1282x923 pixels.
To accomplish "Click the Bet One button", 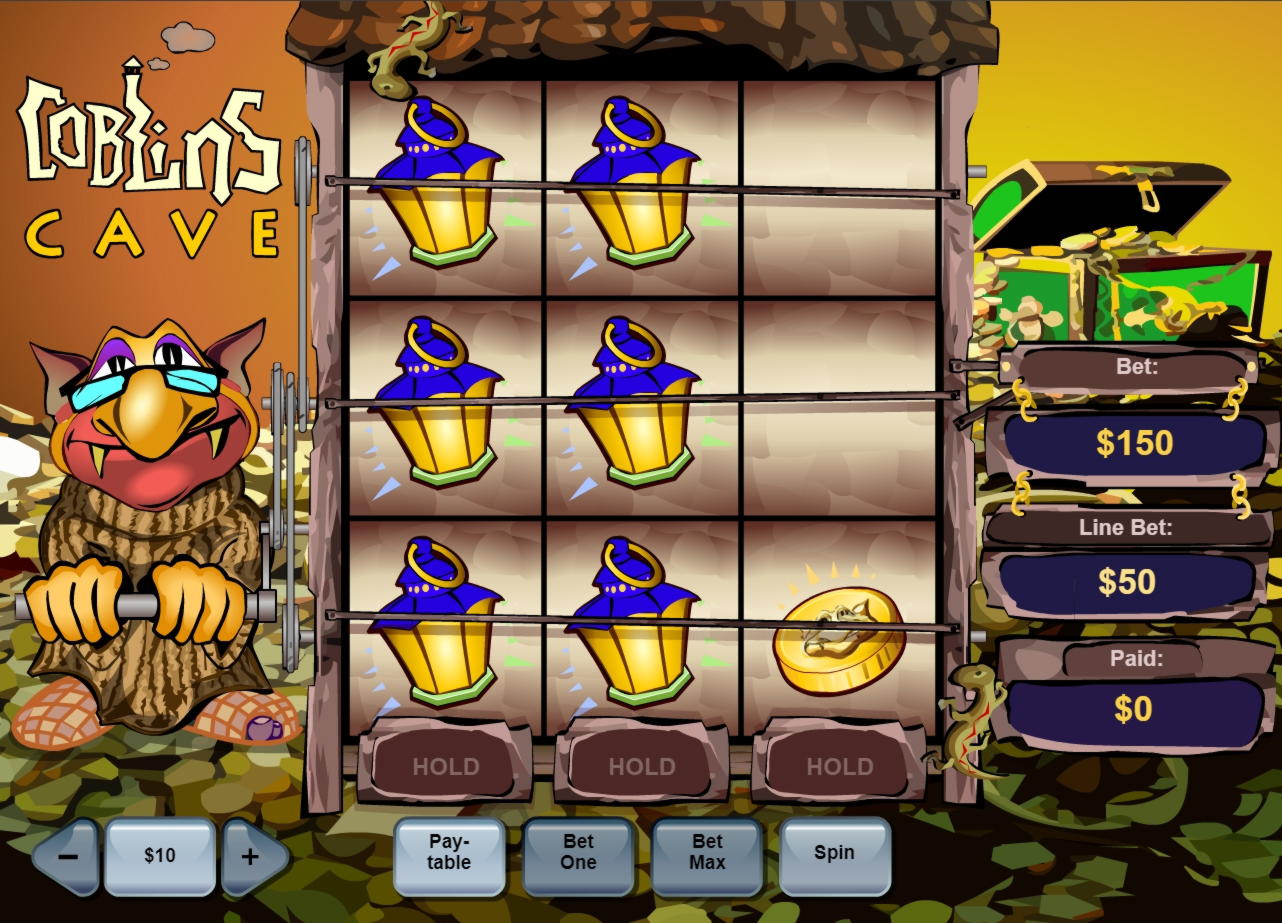I will pos(578,853).
